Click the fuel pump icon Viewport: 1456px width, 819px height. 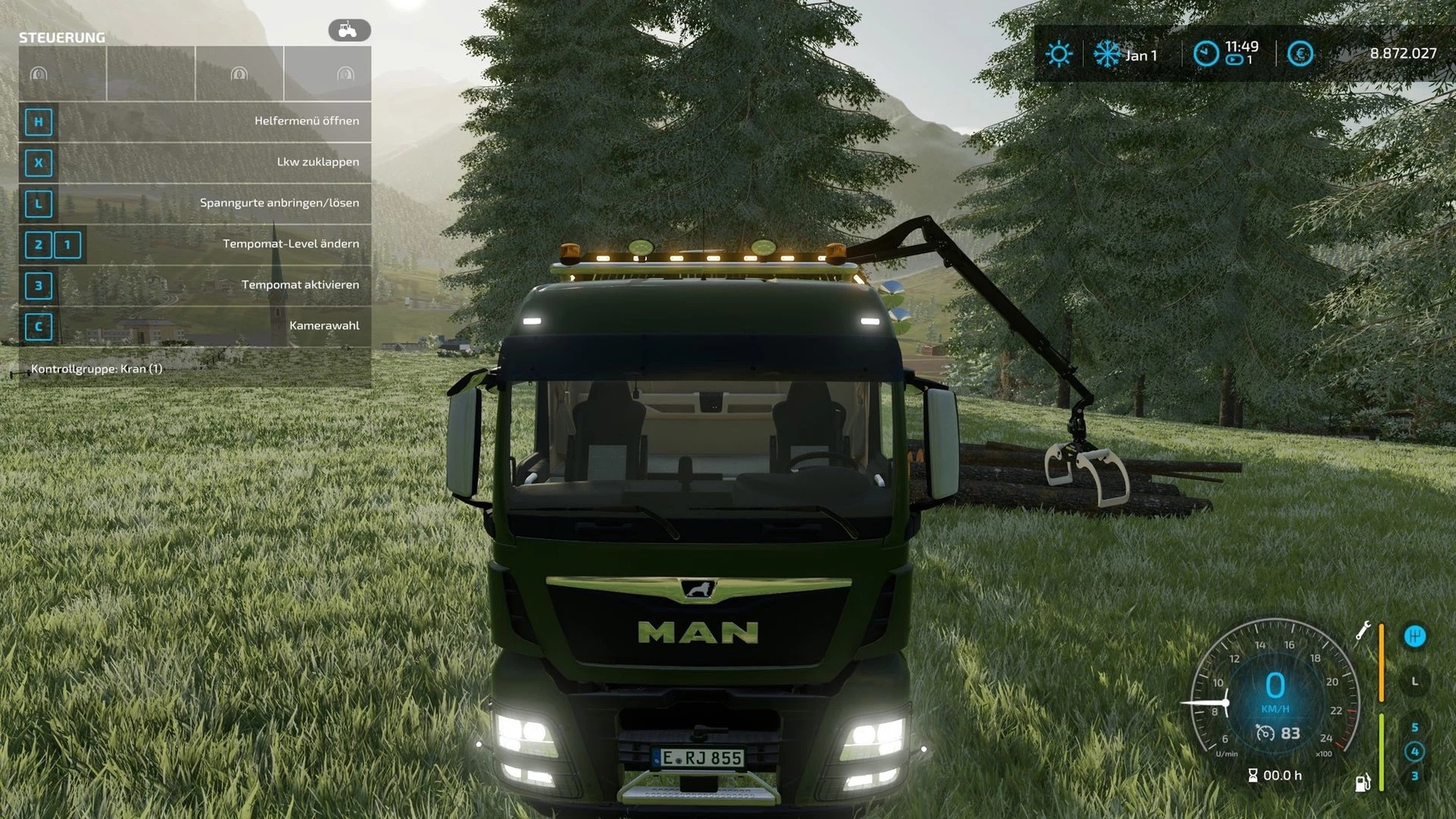(1362, 783)
